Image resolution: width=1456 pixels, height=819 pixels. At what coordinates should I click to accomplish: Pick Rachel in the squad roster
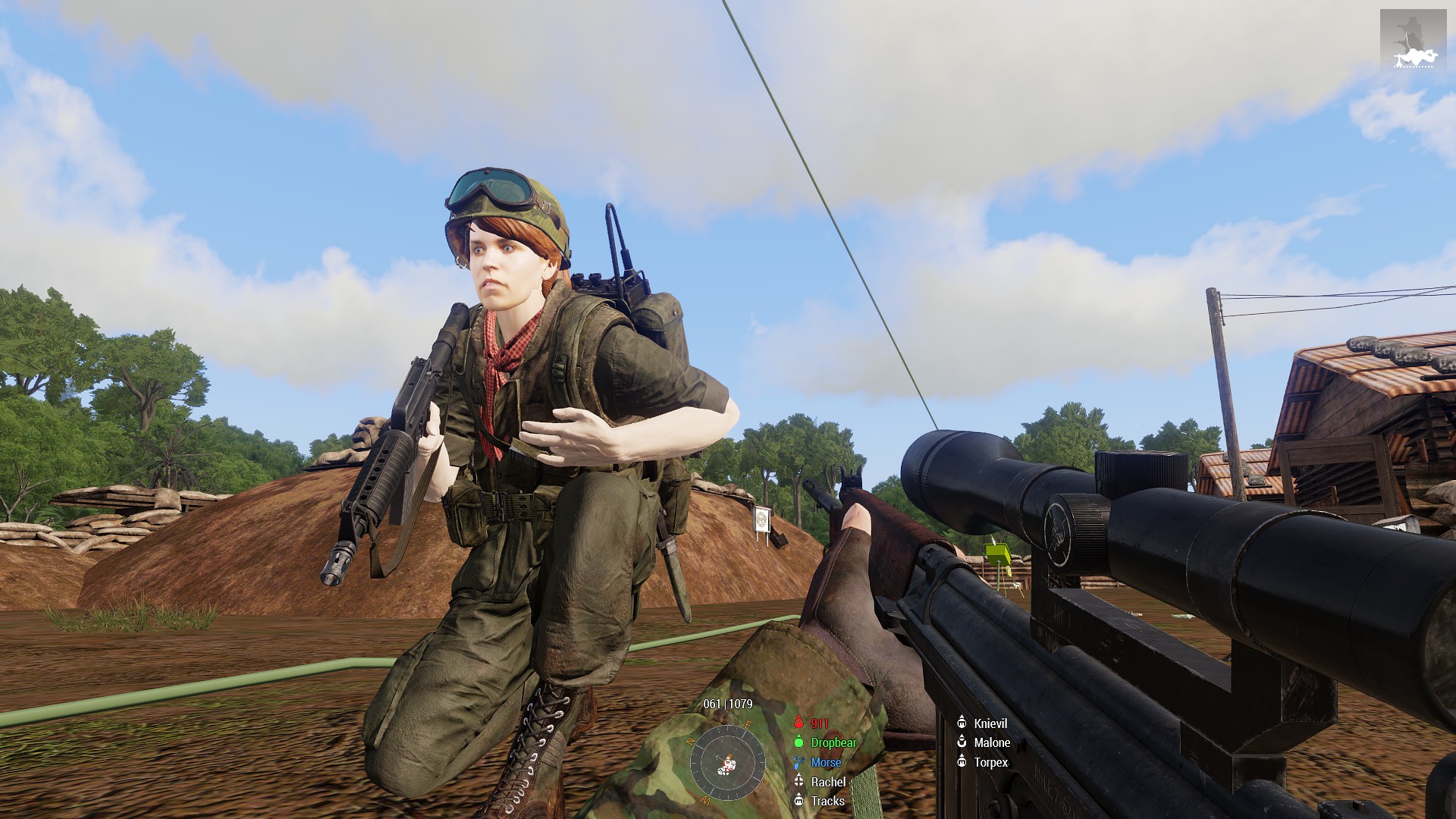point(827,782)
